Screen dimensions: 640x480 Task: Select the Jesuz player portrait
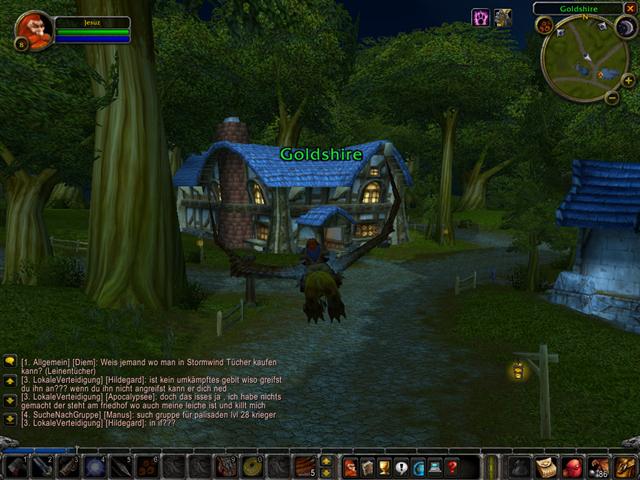point(34,30)
